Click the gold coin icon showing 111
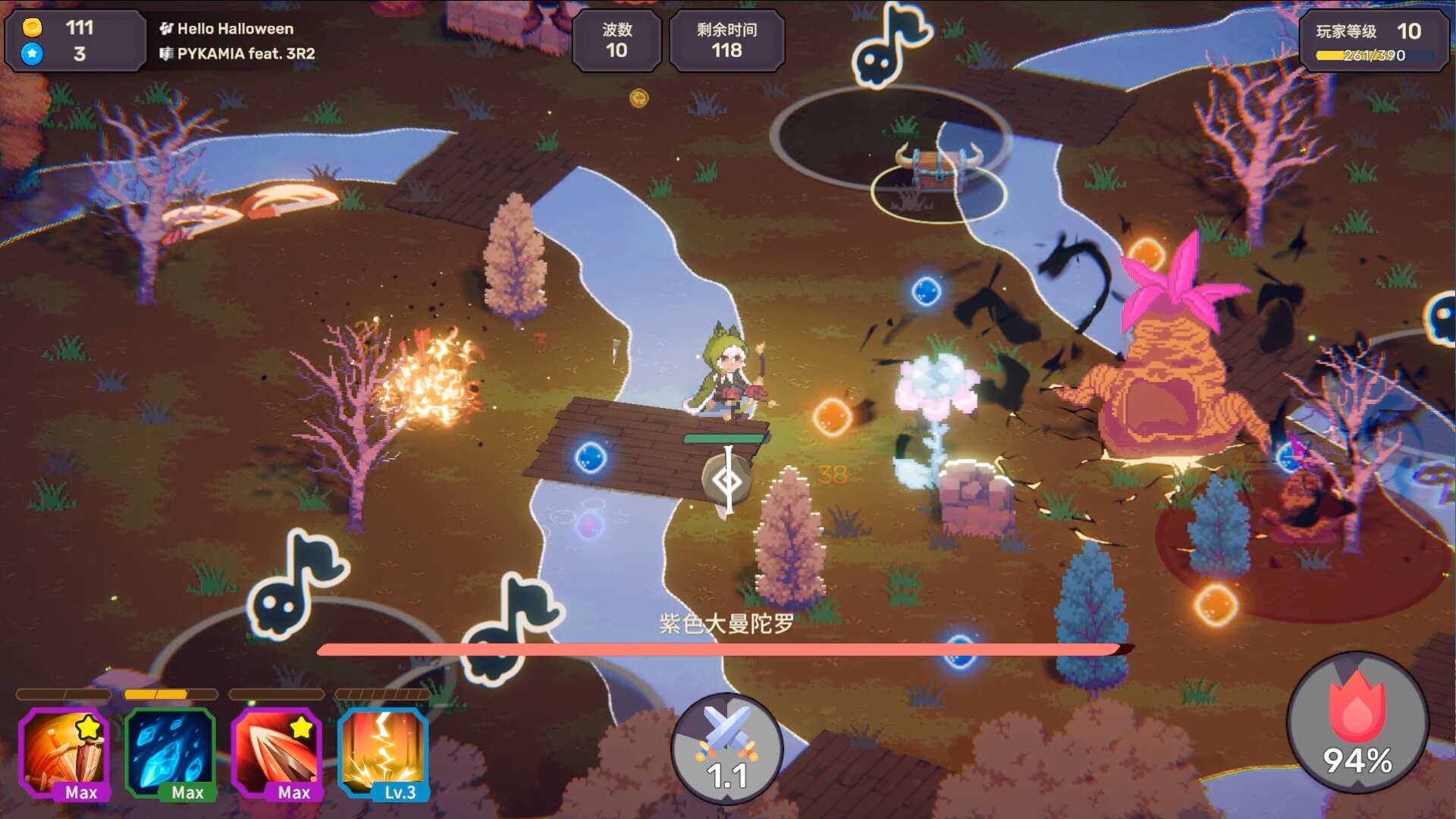 [x=32, y=29]
